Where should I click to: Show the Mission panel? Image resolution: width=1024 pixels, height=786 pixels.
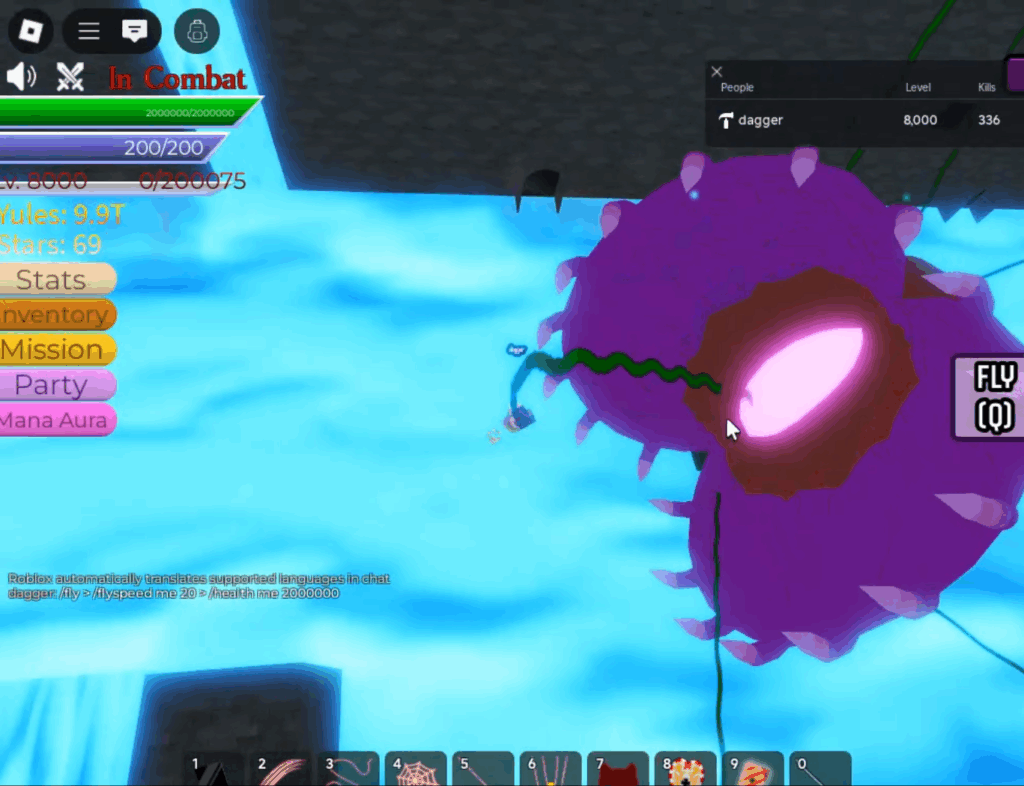tap(57, 350)
